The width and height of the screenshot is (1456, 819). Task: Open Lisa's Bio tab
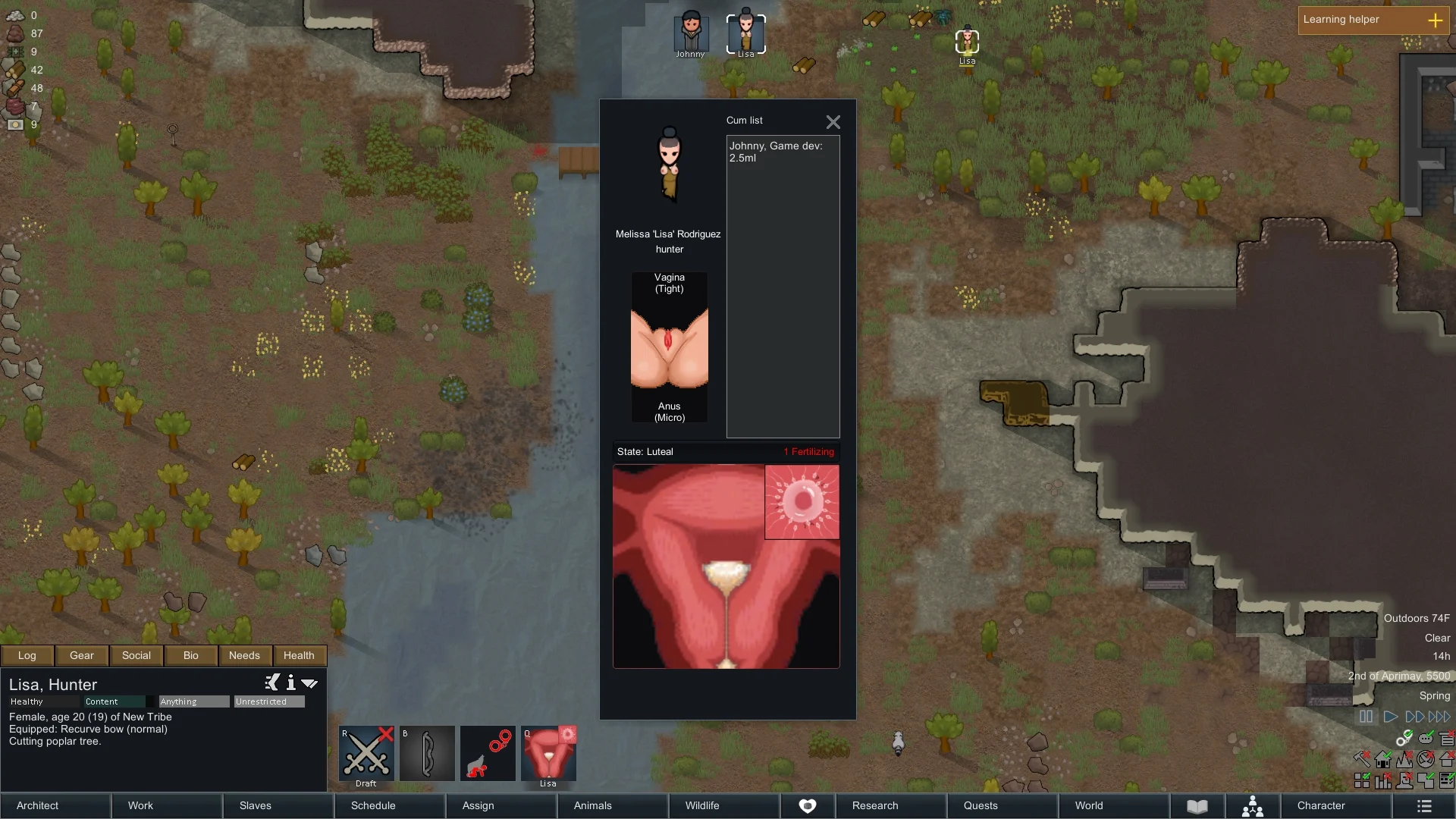click(x=190, y=655)
